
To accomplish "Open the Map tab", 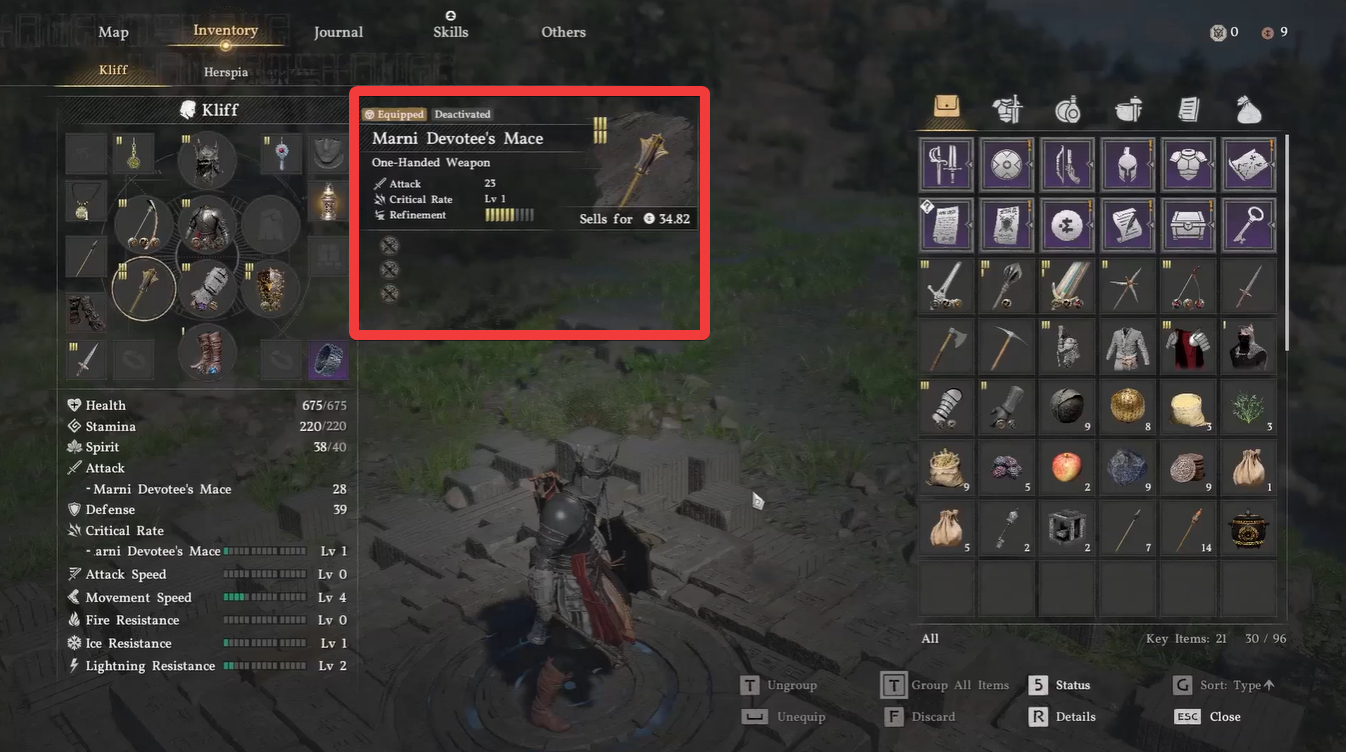I will [113, 31].
